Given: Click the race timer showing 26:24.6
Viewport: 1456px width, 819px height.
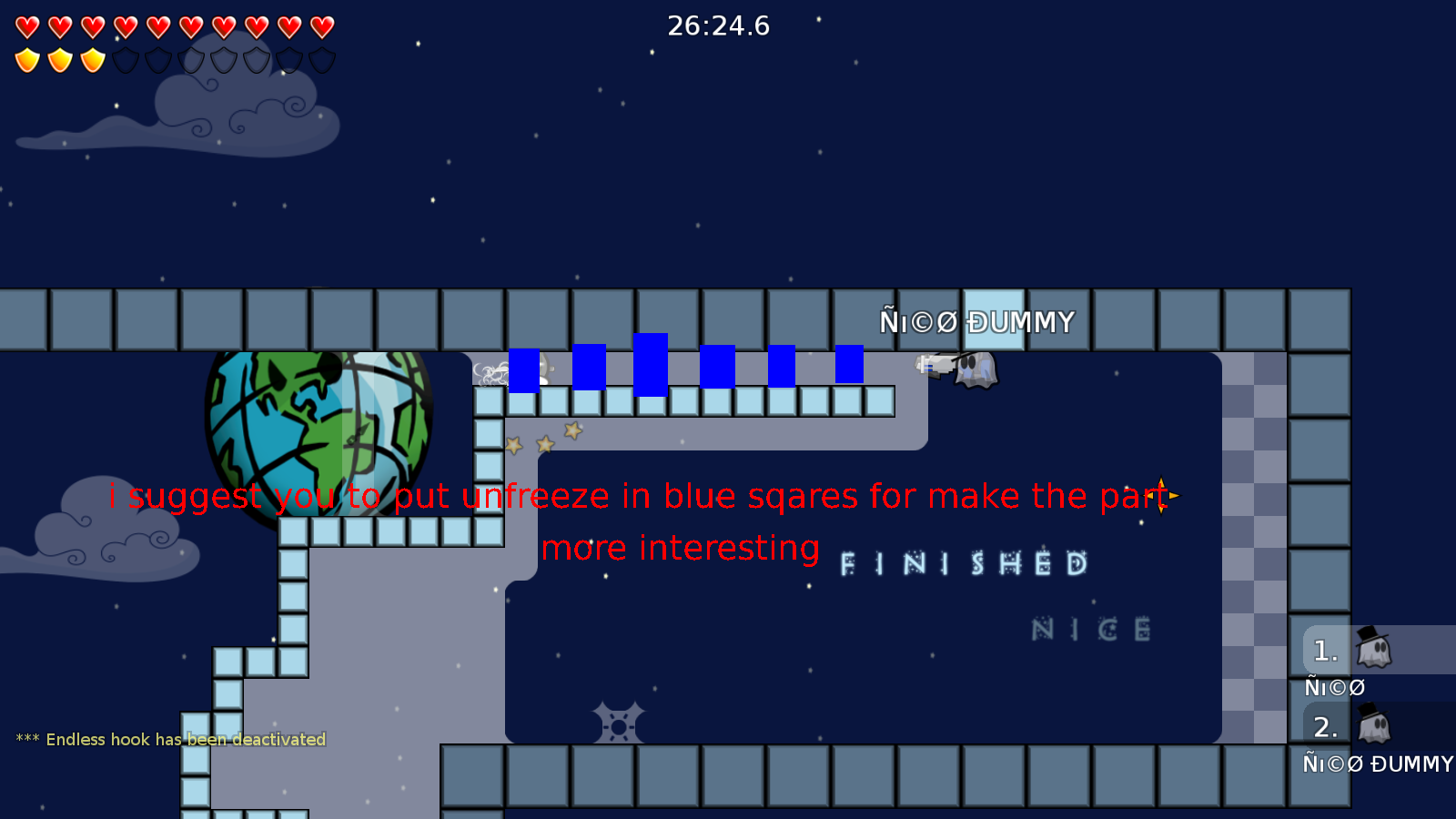Looking at the screenshot, I should tap(718, 26).
